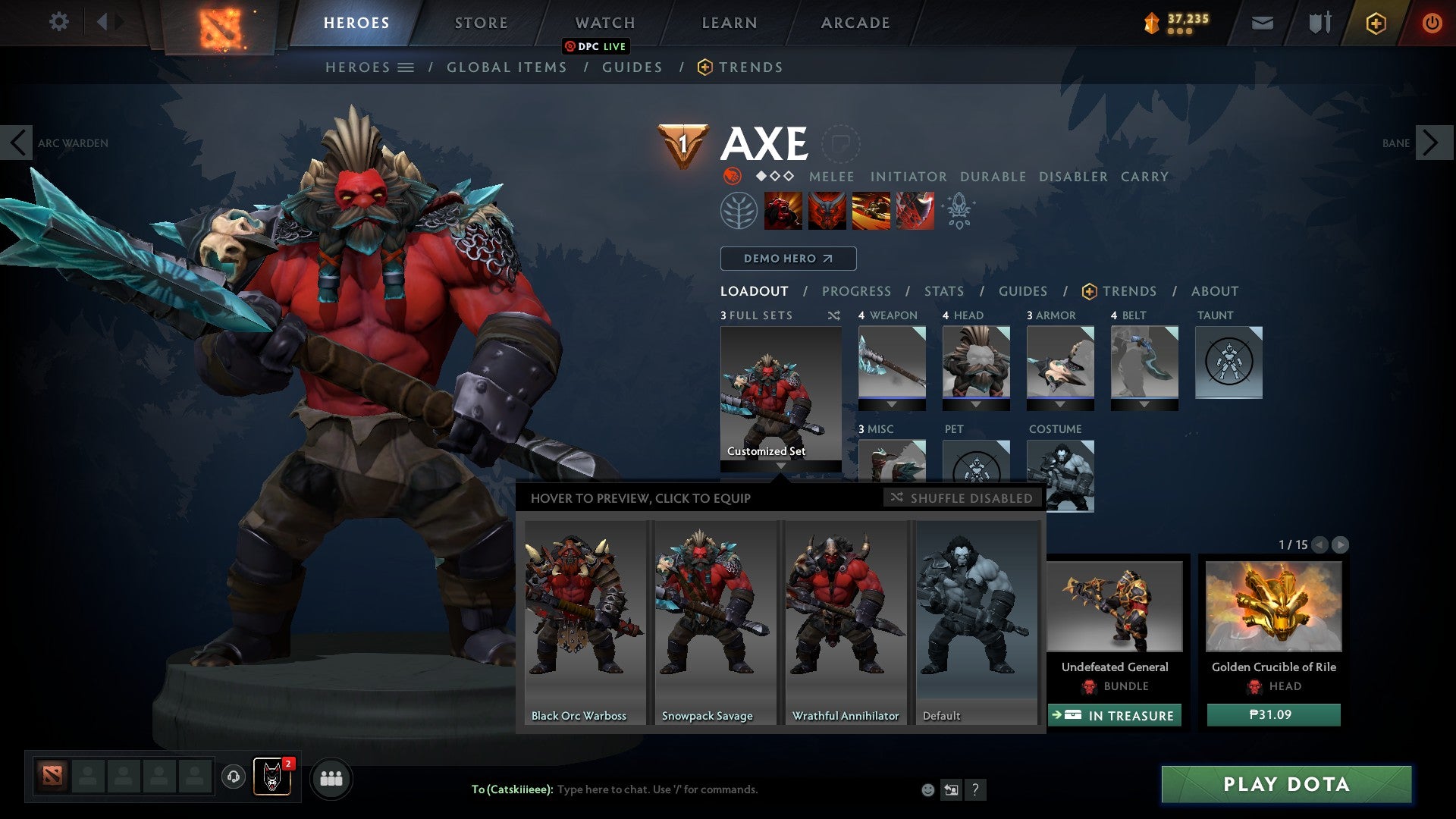Click the friends list icon

pyautogui.click(x=331, y=778)
